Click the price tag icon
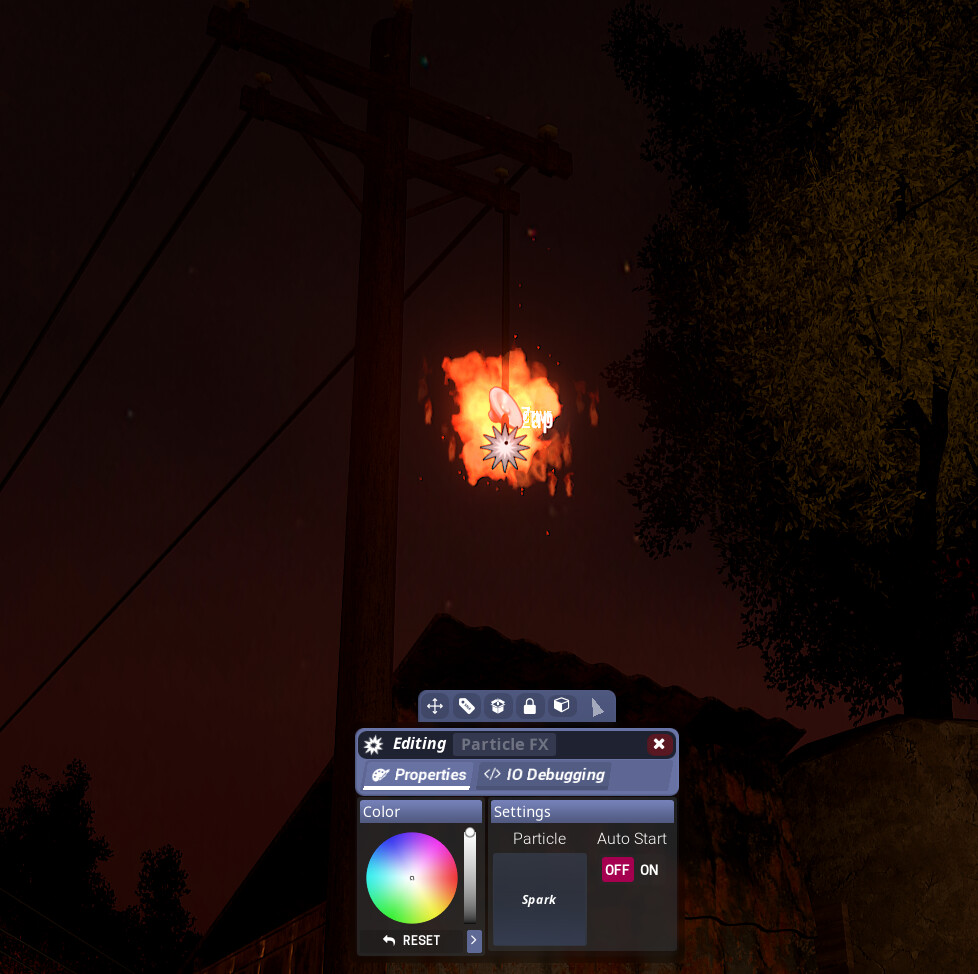 (x=467, y=706)
